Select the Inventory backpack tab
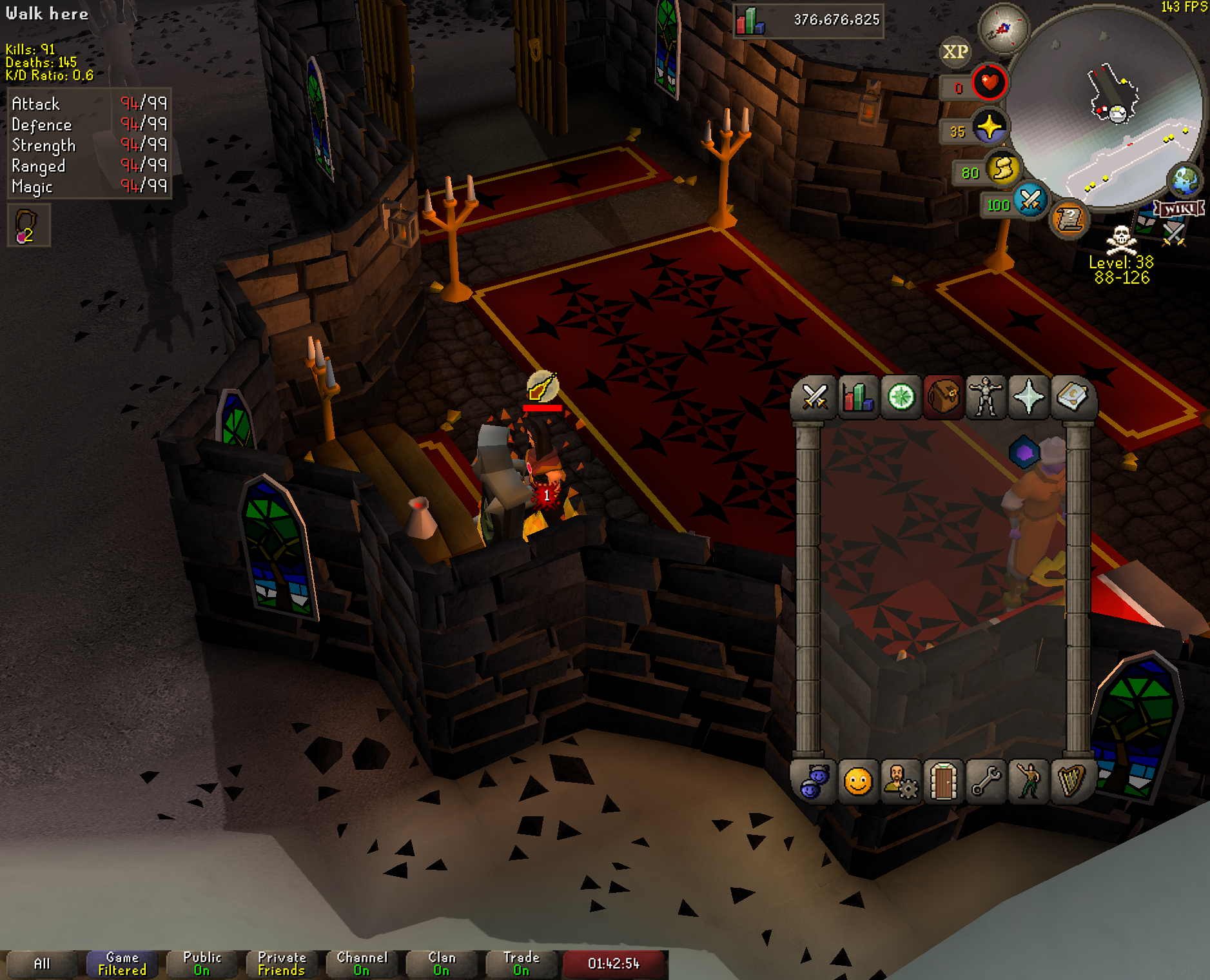 point(944,397)
